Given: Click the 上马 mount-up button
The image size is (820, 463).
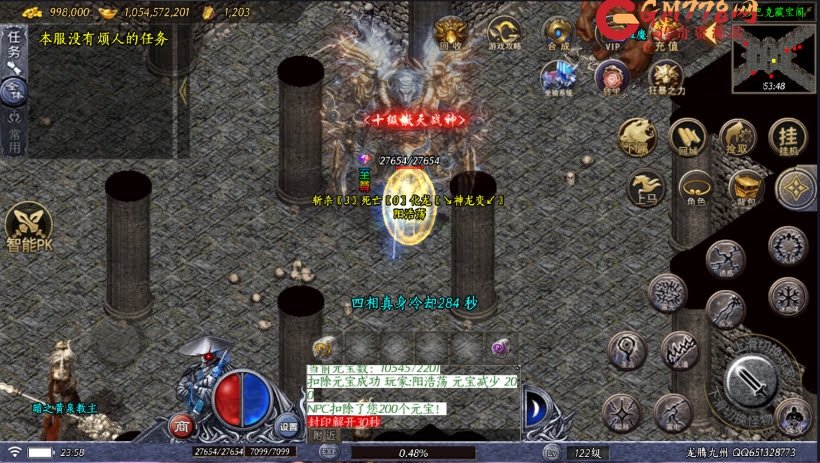Looking at the screenshot, I should pos(645,187).
